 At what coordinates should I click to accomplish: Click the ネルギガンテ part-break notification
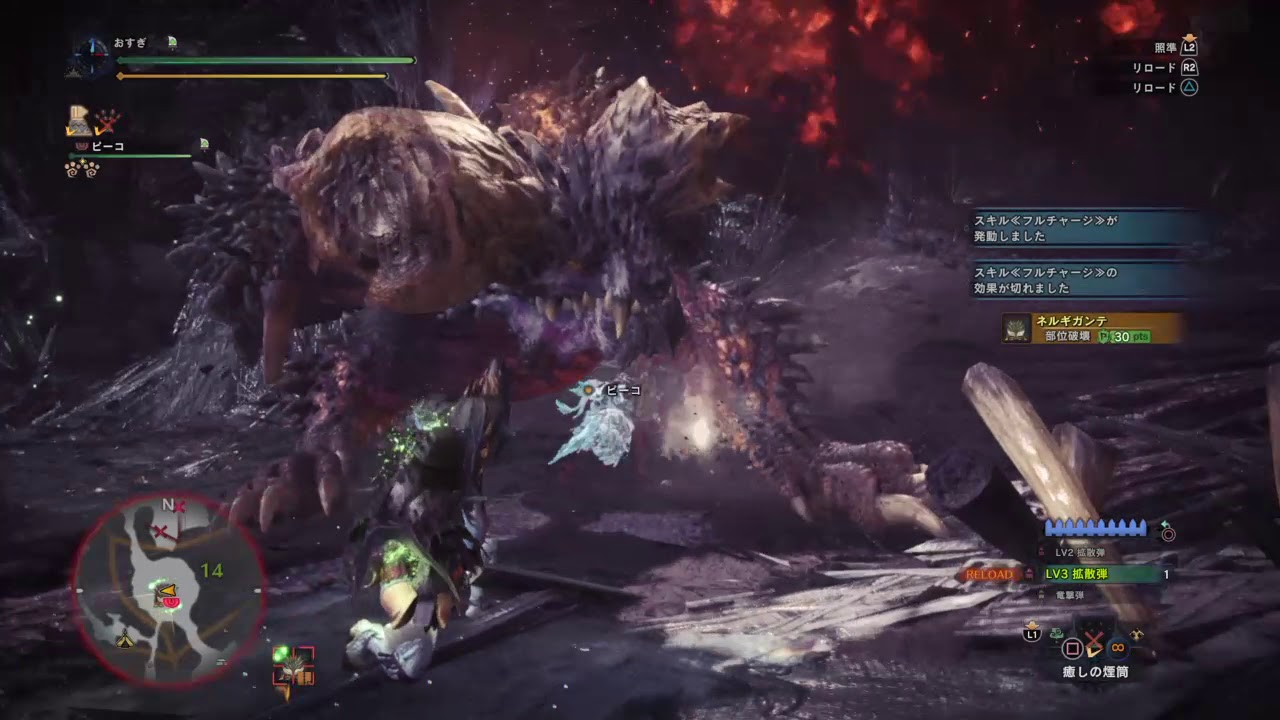coord(1093,328)
